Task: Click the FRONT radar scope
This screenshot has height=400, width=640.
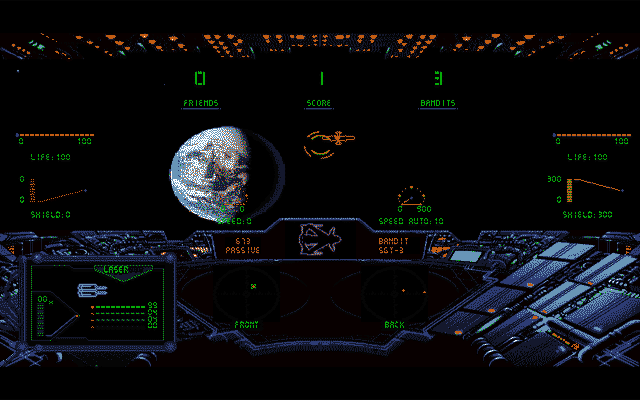Action: 245,289
